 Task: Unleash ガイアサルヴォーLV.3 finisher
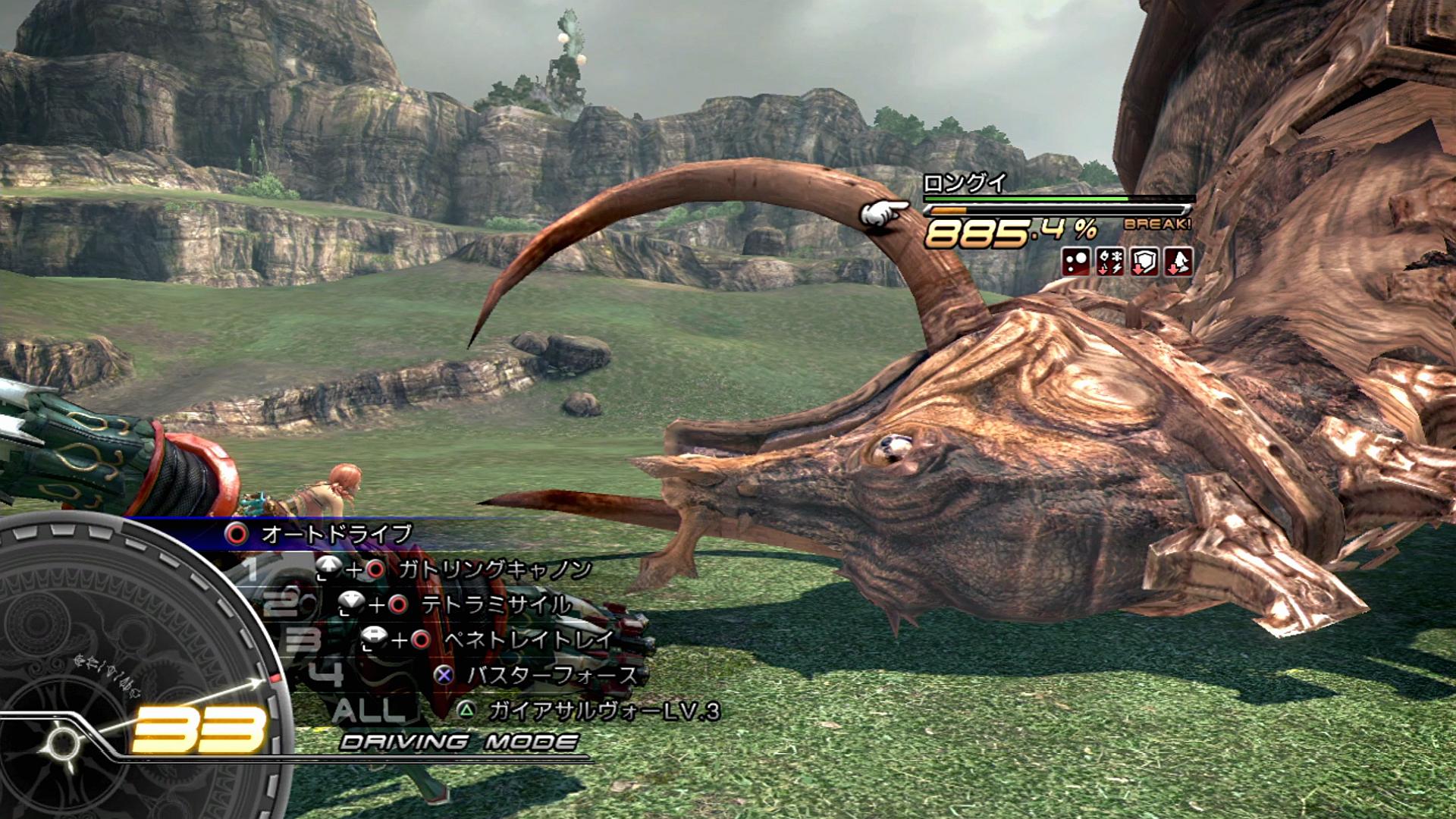(x=603, y=711)
